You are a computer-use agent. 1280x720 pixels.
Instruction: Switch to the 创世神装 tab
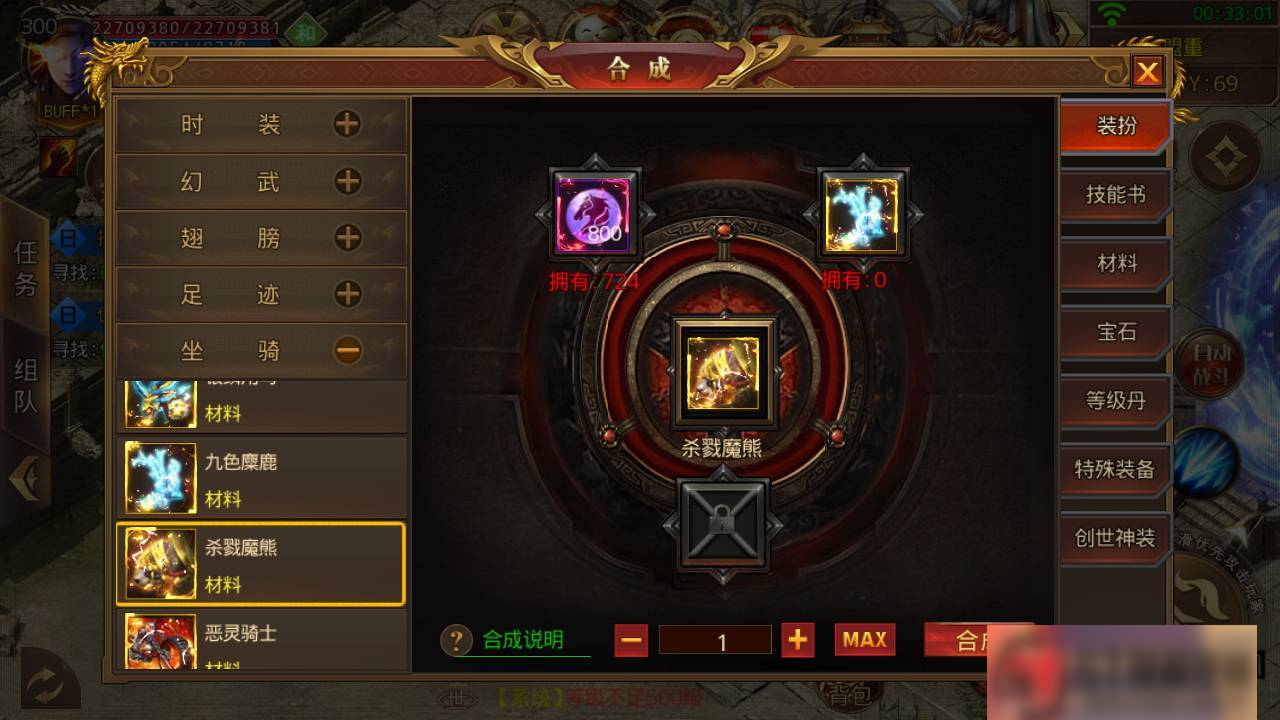click(x=1115, y=538)
